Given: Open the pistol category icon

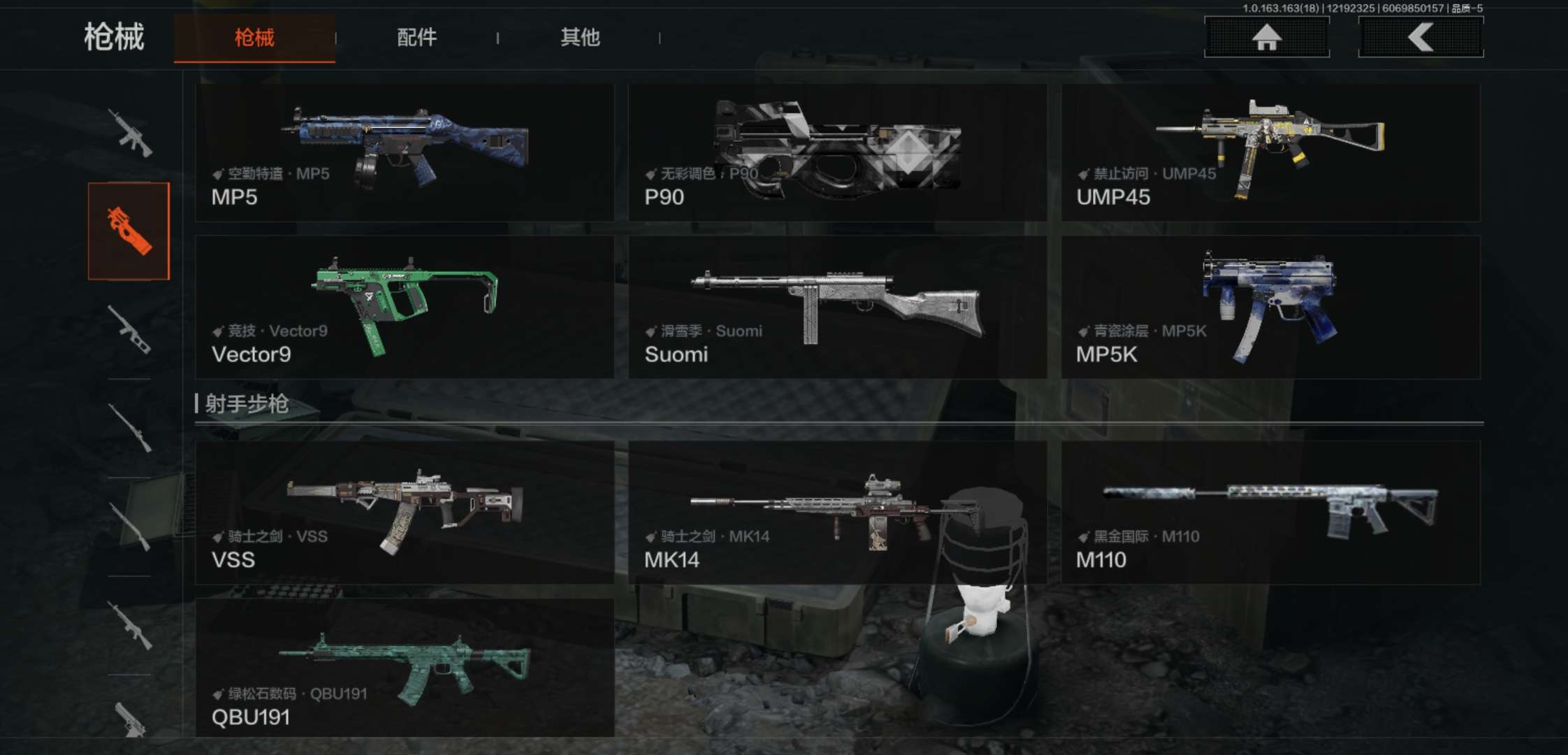Looking at the screenshot, I should 130,719.
